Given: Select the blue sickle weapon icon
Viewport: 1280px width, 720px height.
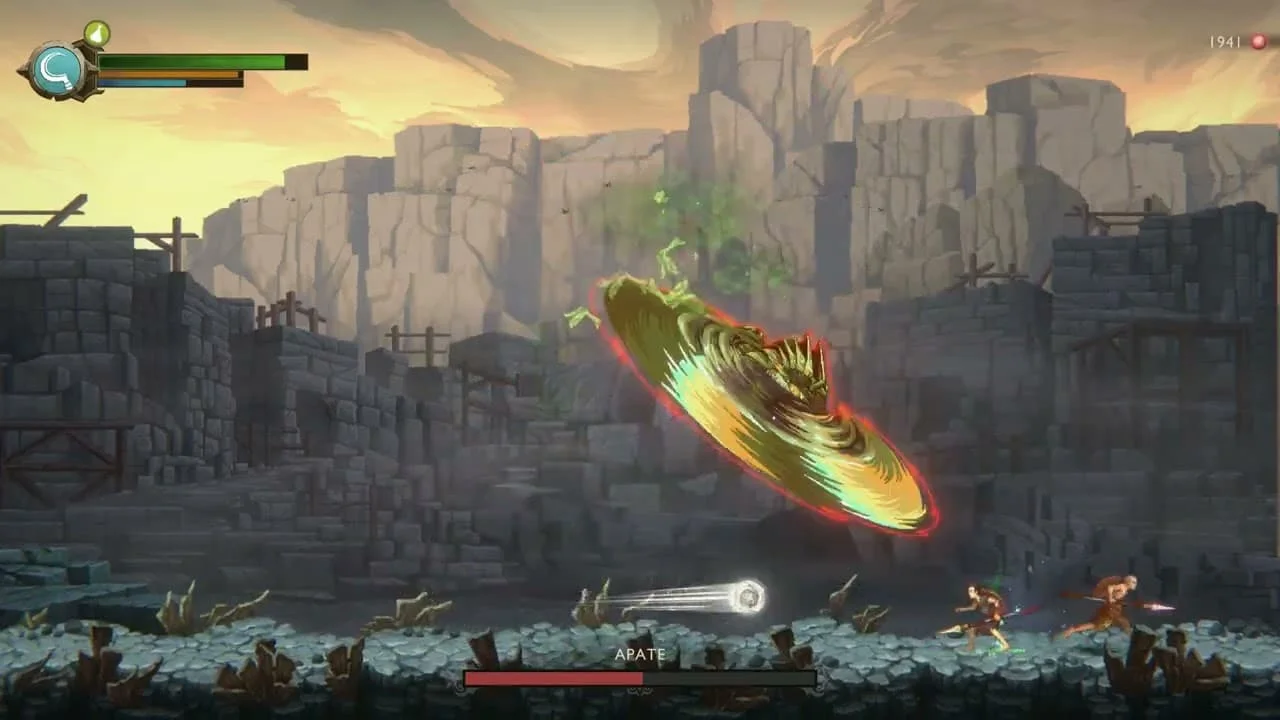Looking at the screenshot, I should [x=55, y=71].
